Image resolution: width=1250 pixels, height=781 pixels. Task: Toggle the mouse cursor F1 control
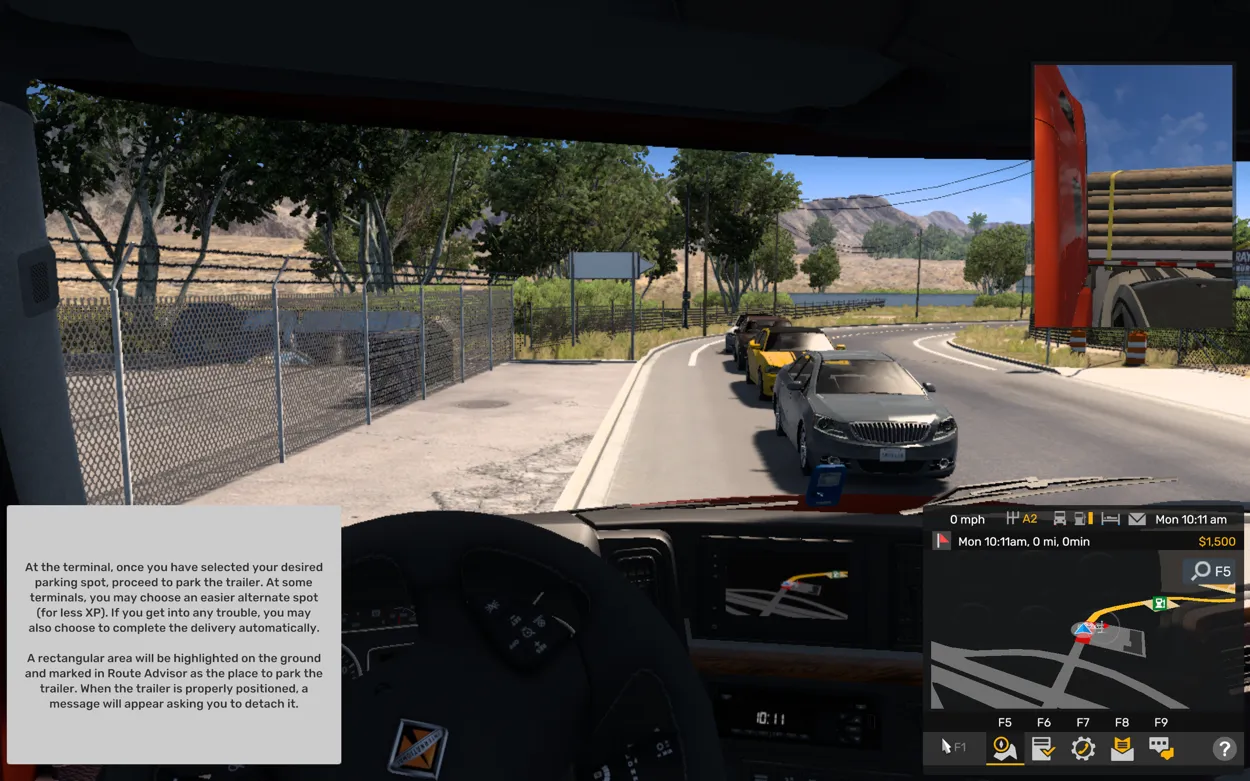pyautogui.click(x=954, y=747)
